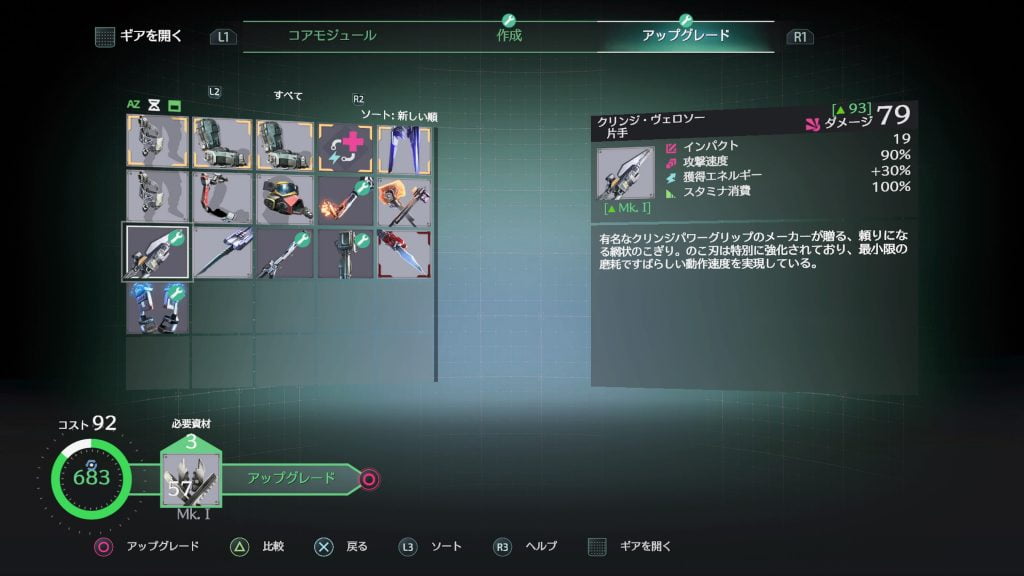The image size is (1024, 576).
Task: Select the blue crystal blades slot
Action: point(405,146)
